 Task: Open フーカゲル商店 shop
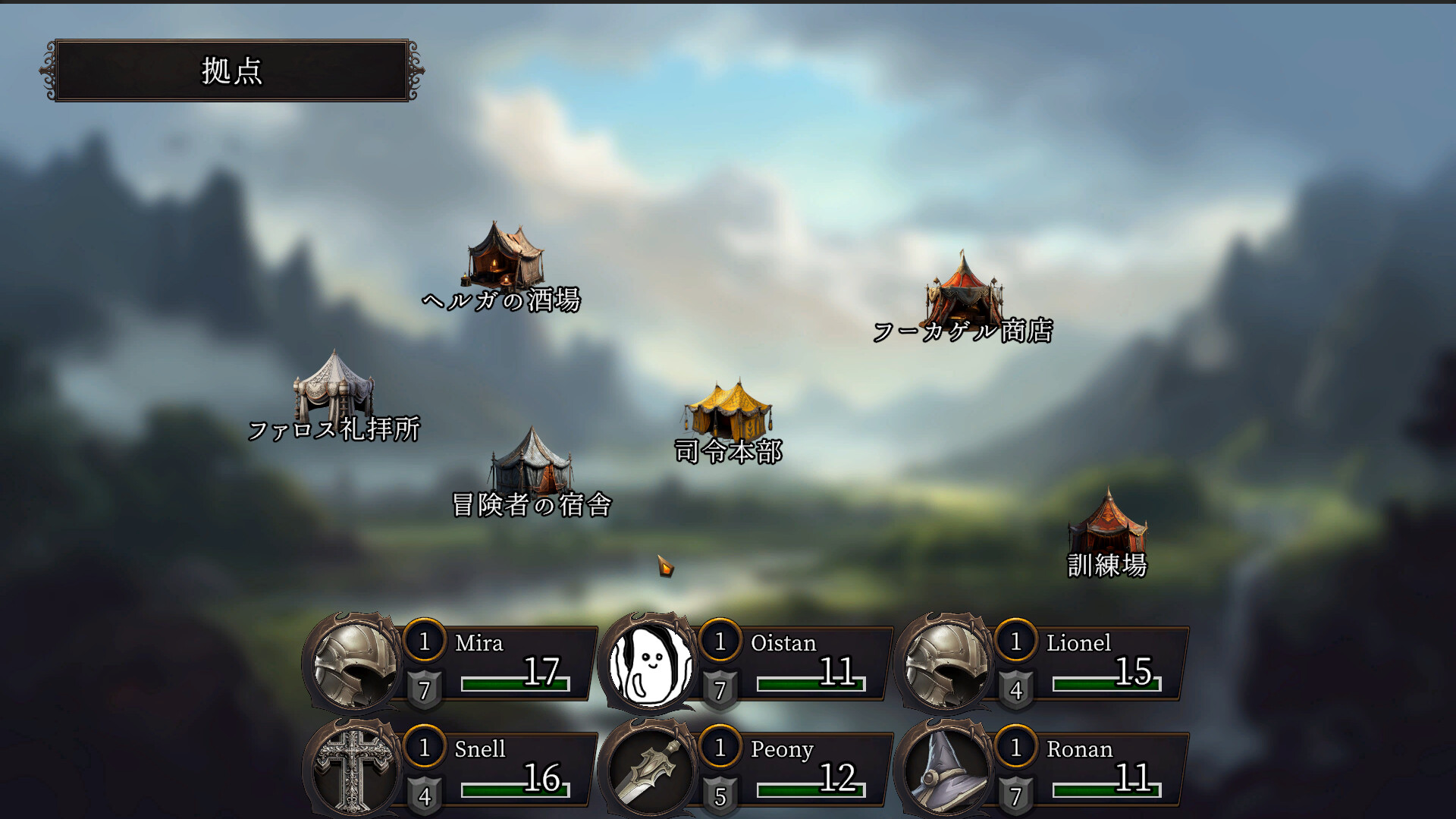[x=963, y=292]
